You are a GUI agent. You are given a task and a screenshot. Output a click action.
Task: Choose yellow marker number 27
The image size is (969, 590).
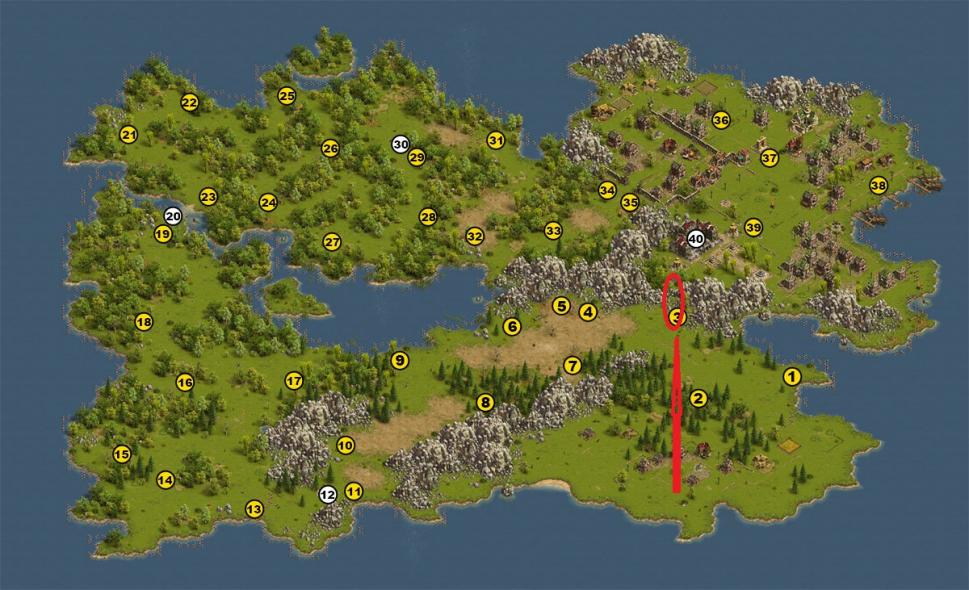point(332,242)
